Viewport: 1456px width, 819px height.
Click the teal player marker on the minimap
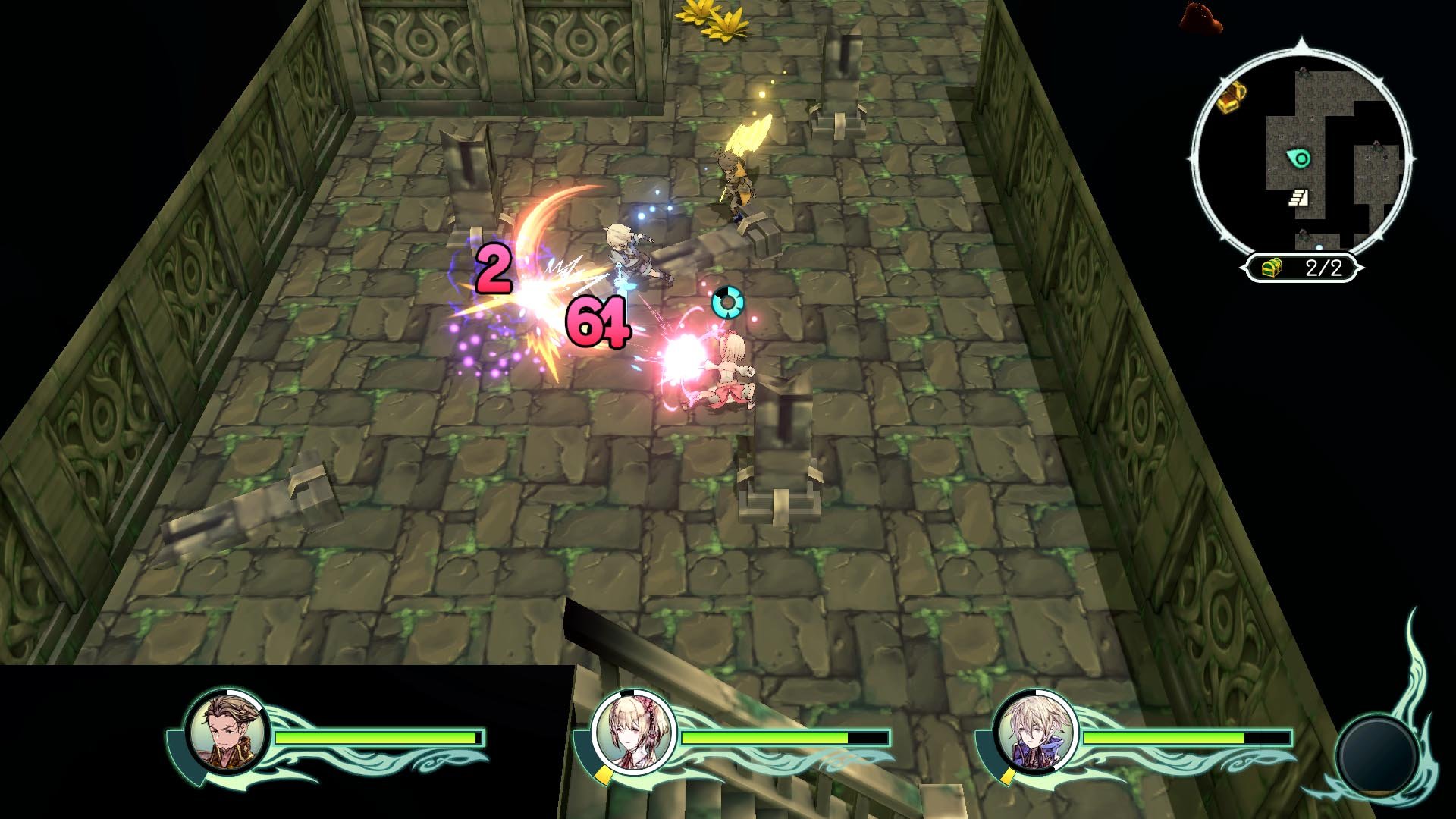pyautogui.click(x=1298, y=158)
